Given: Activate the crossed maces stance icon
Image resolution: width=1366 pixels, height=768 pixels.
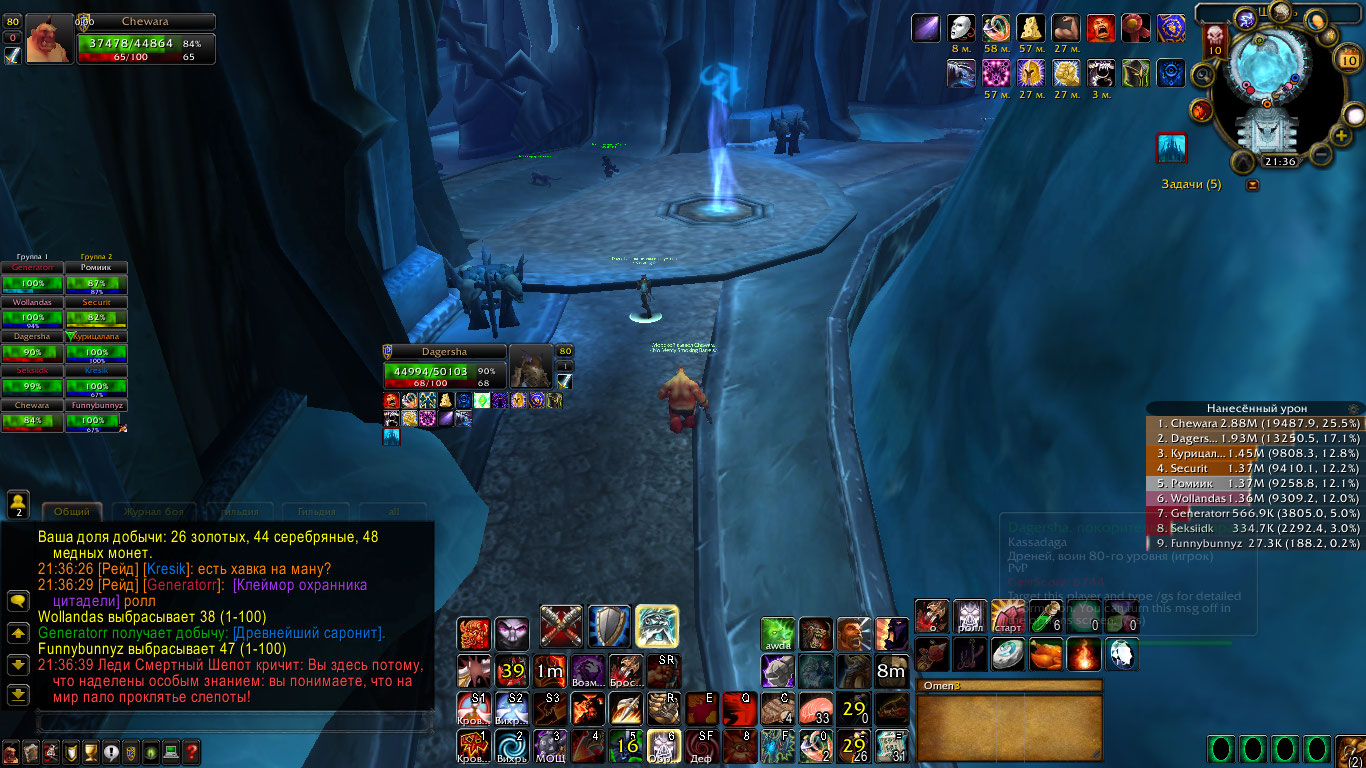Looking at the screenshot, I should point(561,626).
